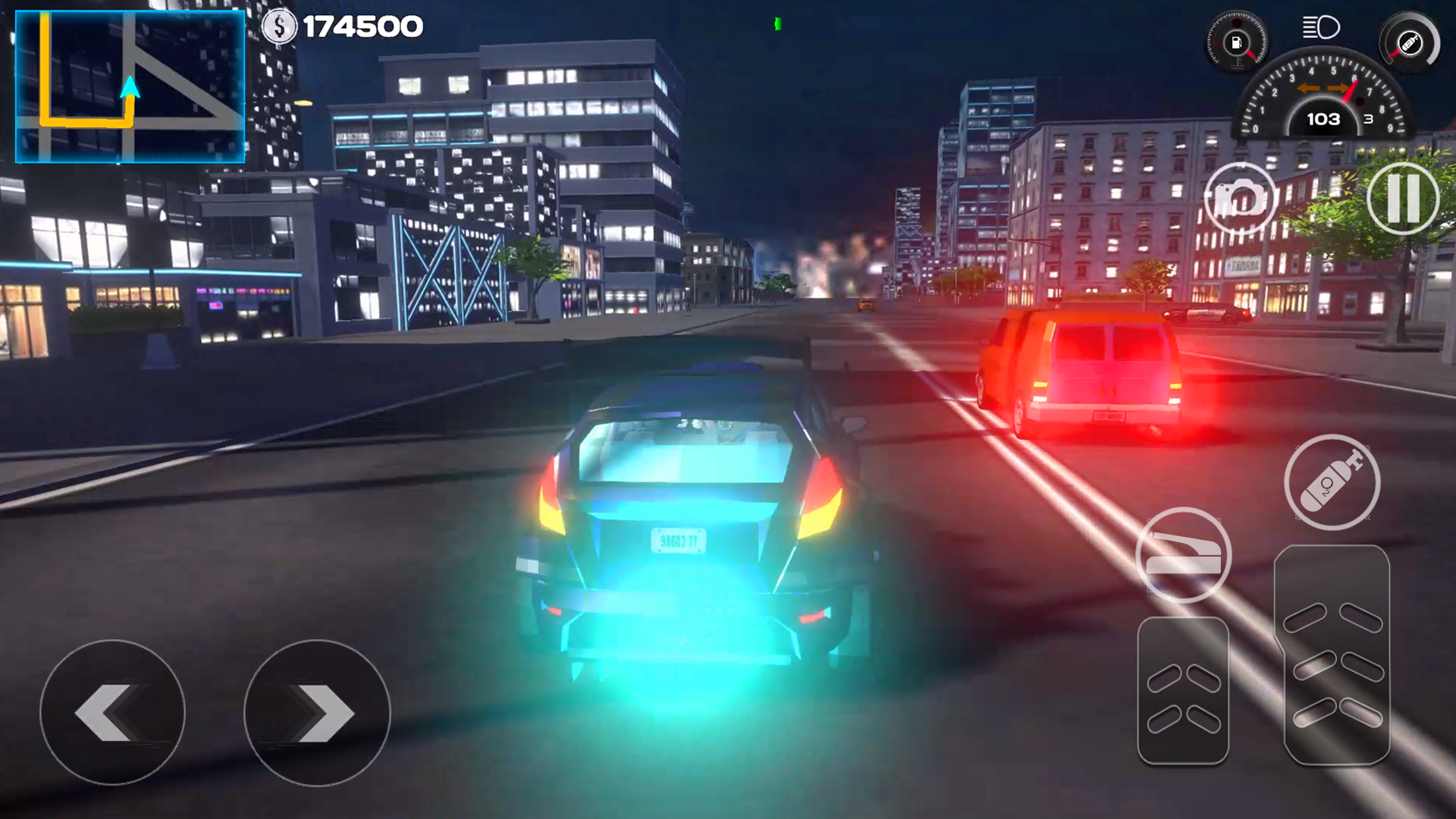Tap the fuel gauge in the HUD
The width and height of the screenshot is (1456, 819).
pos(1237,43)
